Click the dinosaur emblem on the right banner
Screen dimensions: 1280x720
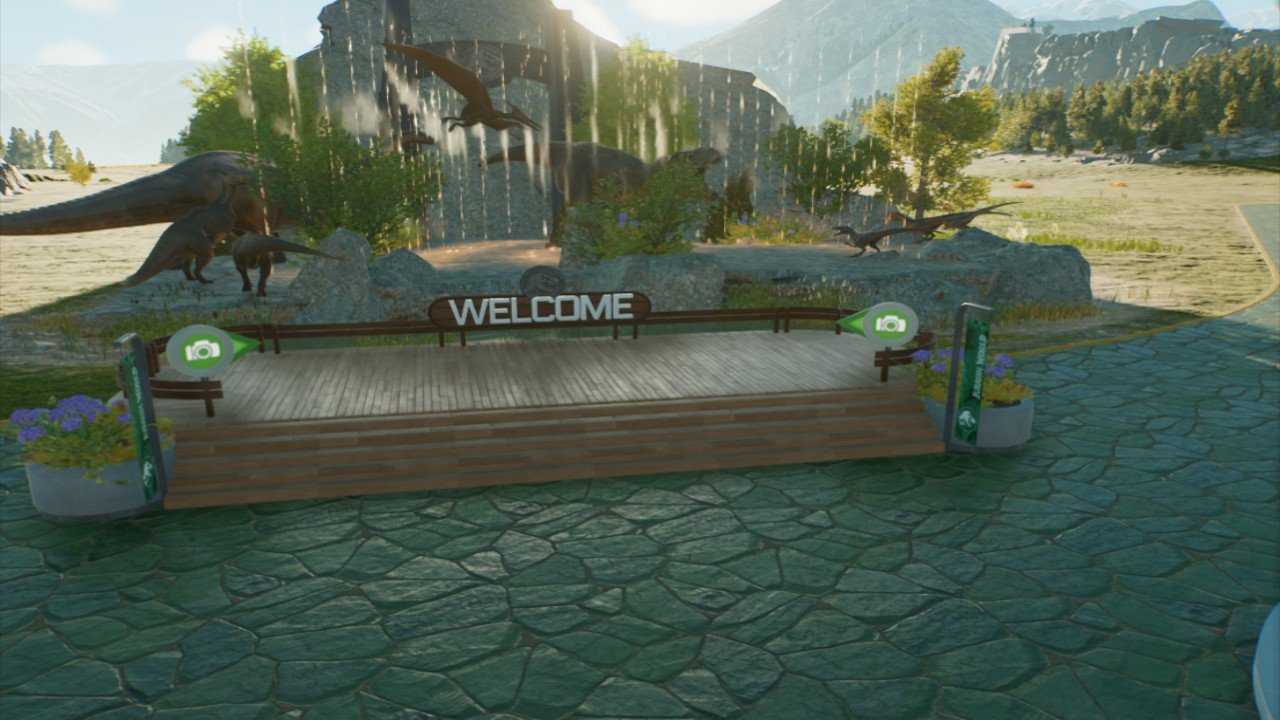[x=968, y=416]
